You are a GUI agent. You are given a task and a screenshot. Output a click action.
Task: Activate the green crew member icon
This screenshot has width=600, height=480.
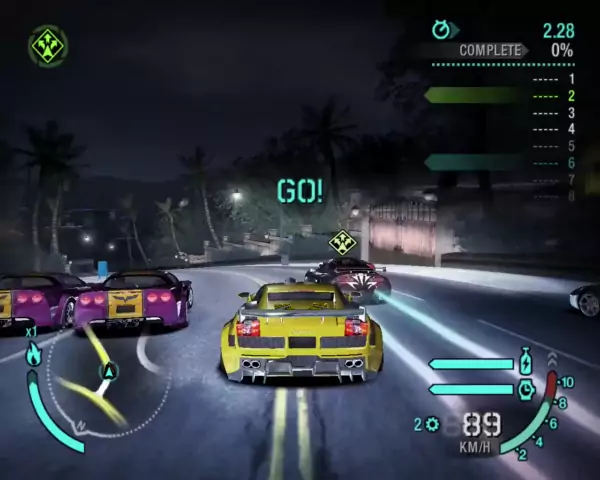coord(47,45)
